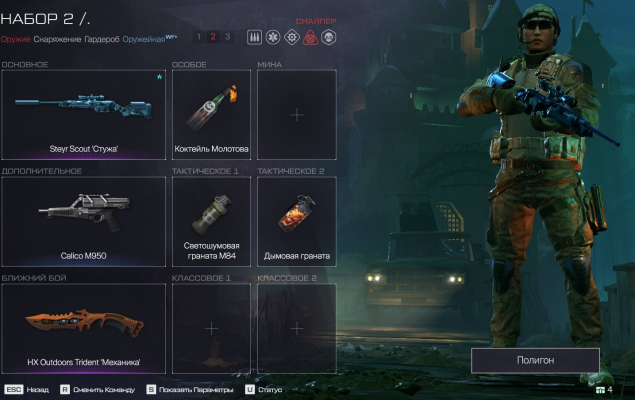Screen dimensions: 635x400
Task: Switch to the Снаряжение tab
Action: pyautogui.click(x=58, y=39)
